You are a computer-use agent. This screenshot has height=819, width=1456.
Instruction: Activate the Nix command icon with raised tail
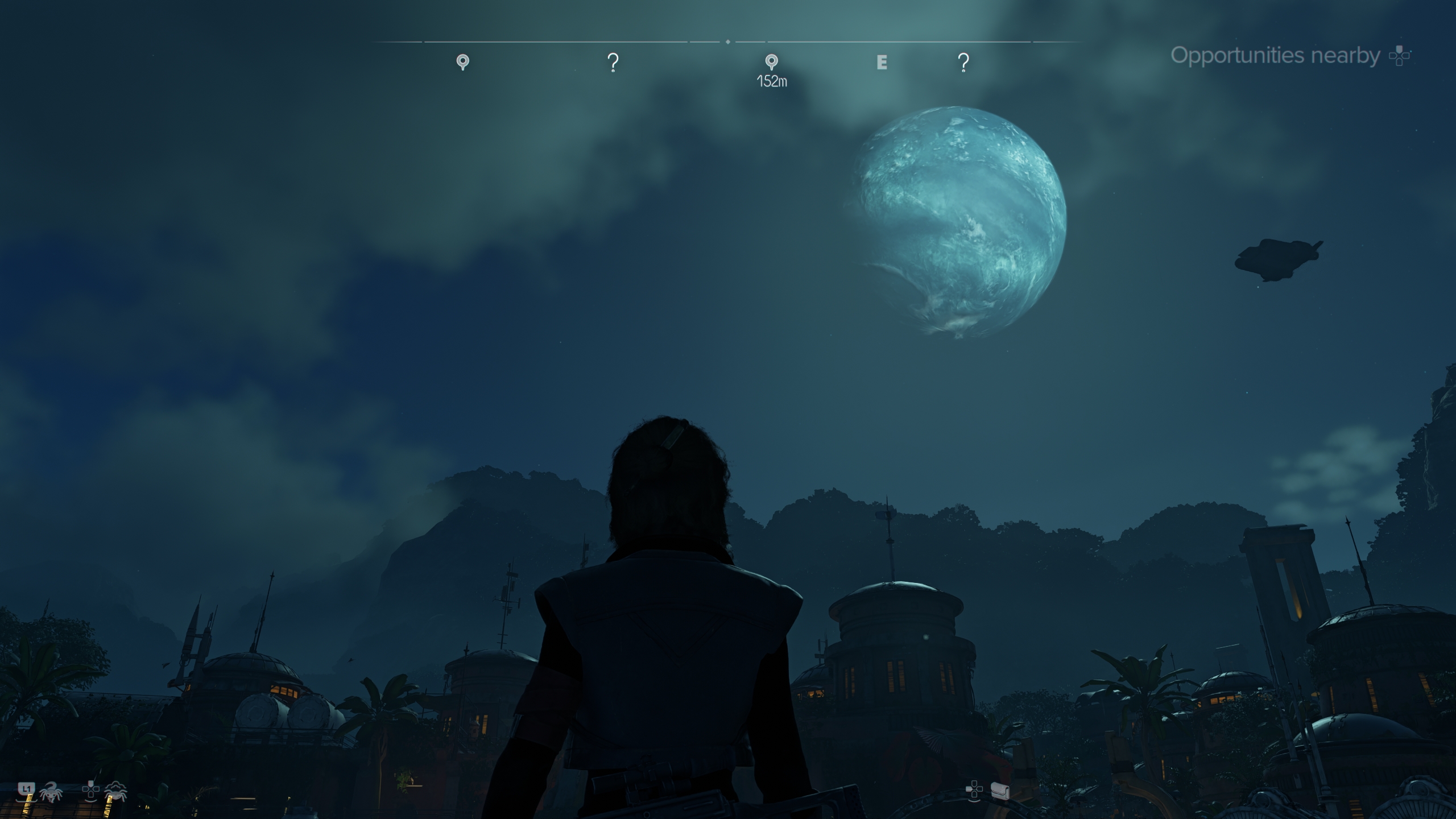(51, 791)
